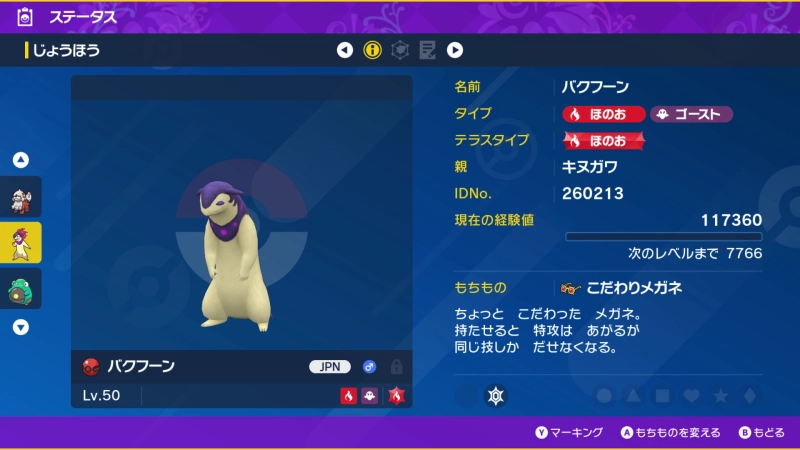Go to the previous status page arrow
Viewport: 800px width, 450px height.
click(x=345, y=50)
